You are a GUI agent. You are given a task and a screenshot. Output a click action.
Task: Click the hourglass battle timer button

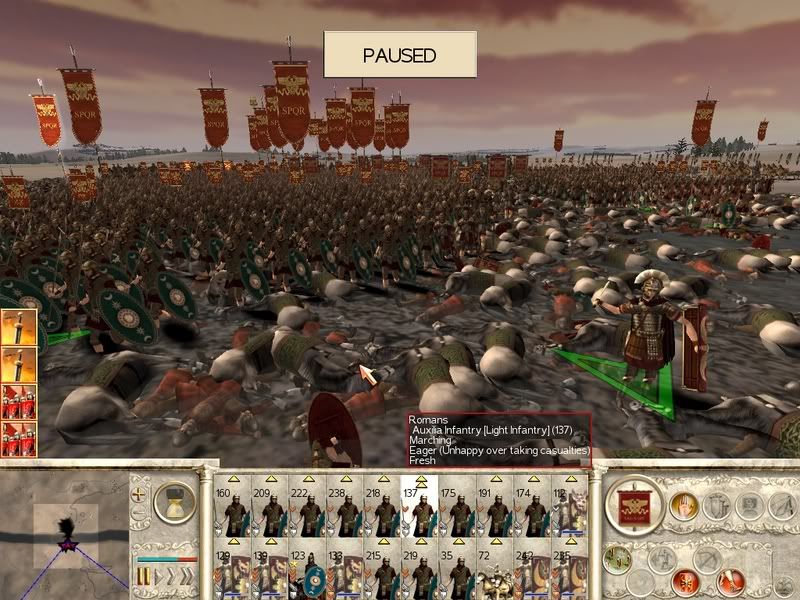pos(177,499)
